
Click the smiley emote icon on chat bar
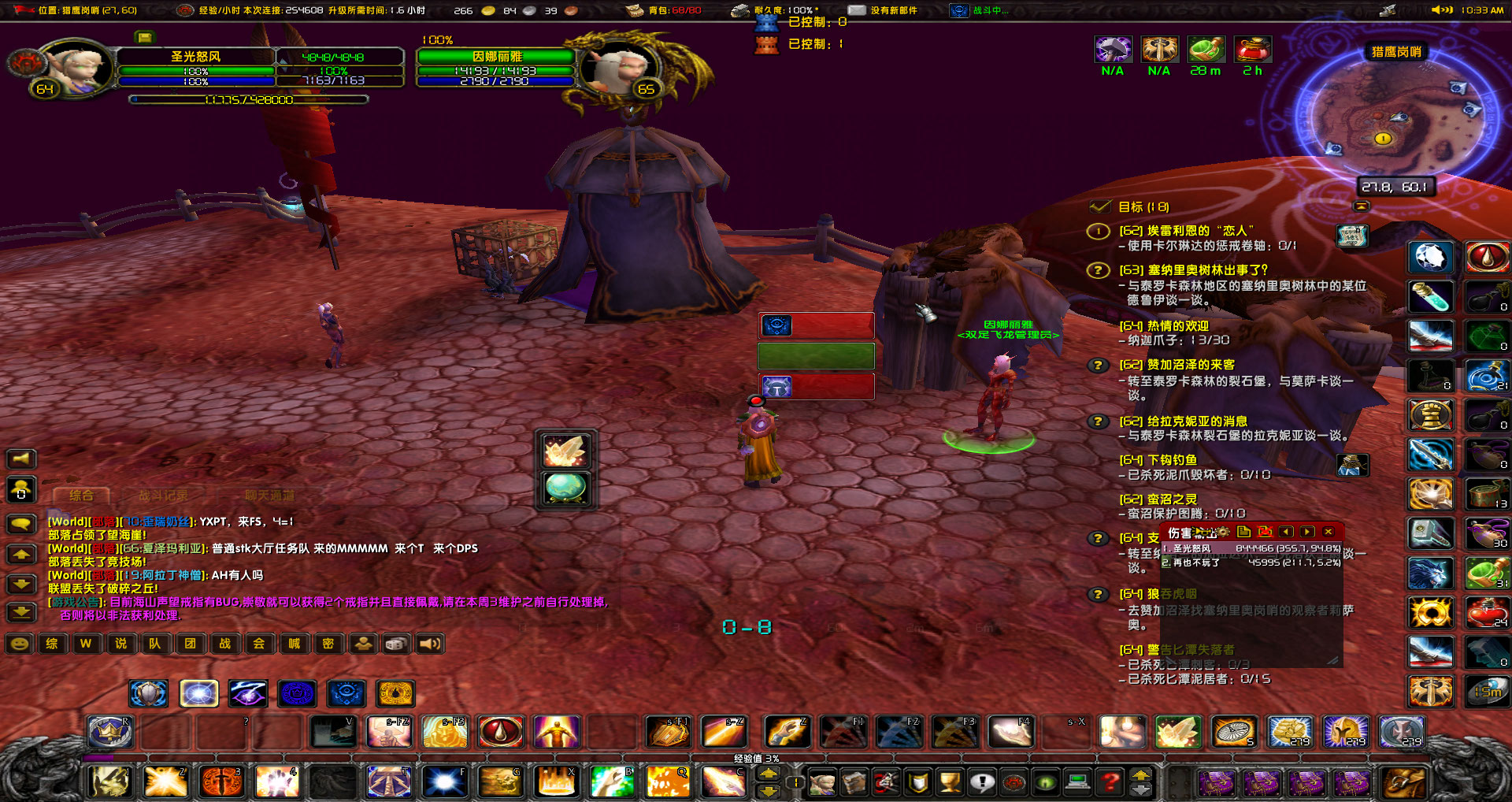[x=20, y=644]
